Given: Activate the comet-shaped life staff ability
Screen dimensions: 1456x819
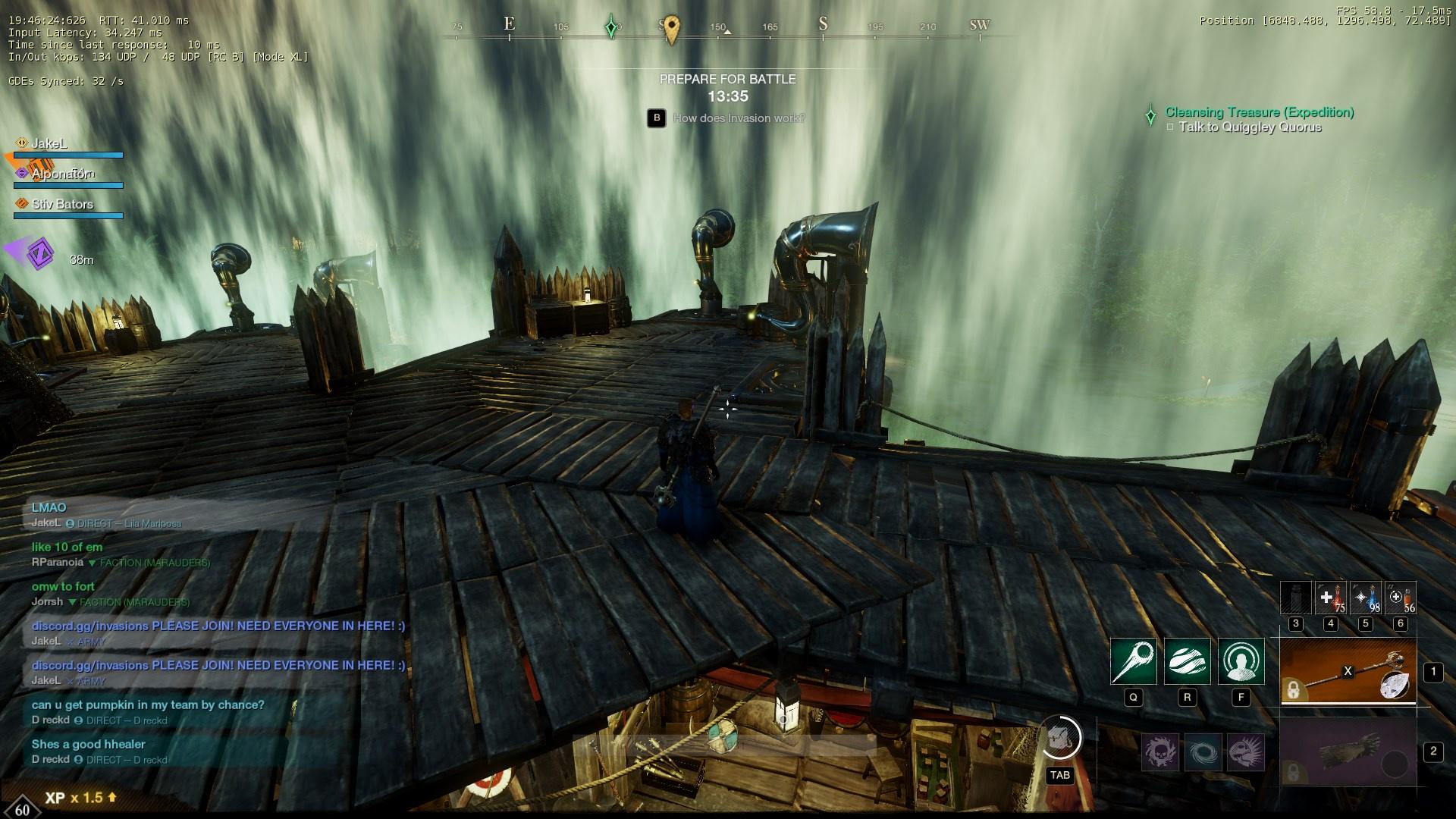Looking at the screenshot, I should (x=1133, y=661).
